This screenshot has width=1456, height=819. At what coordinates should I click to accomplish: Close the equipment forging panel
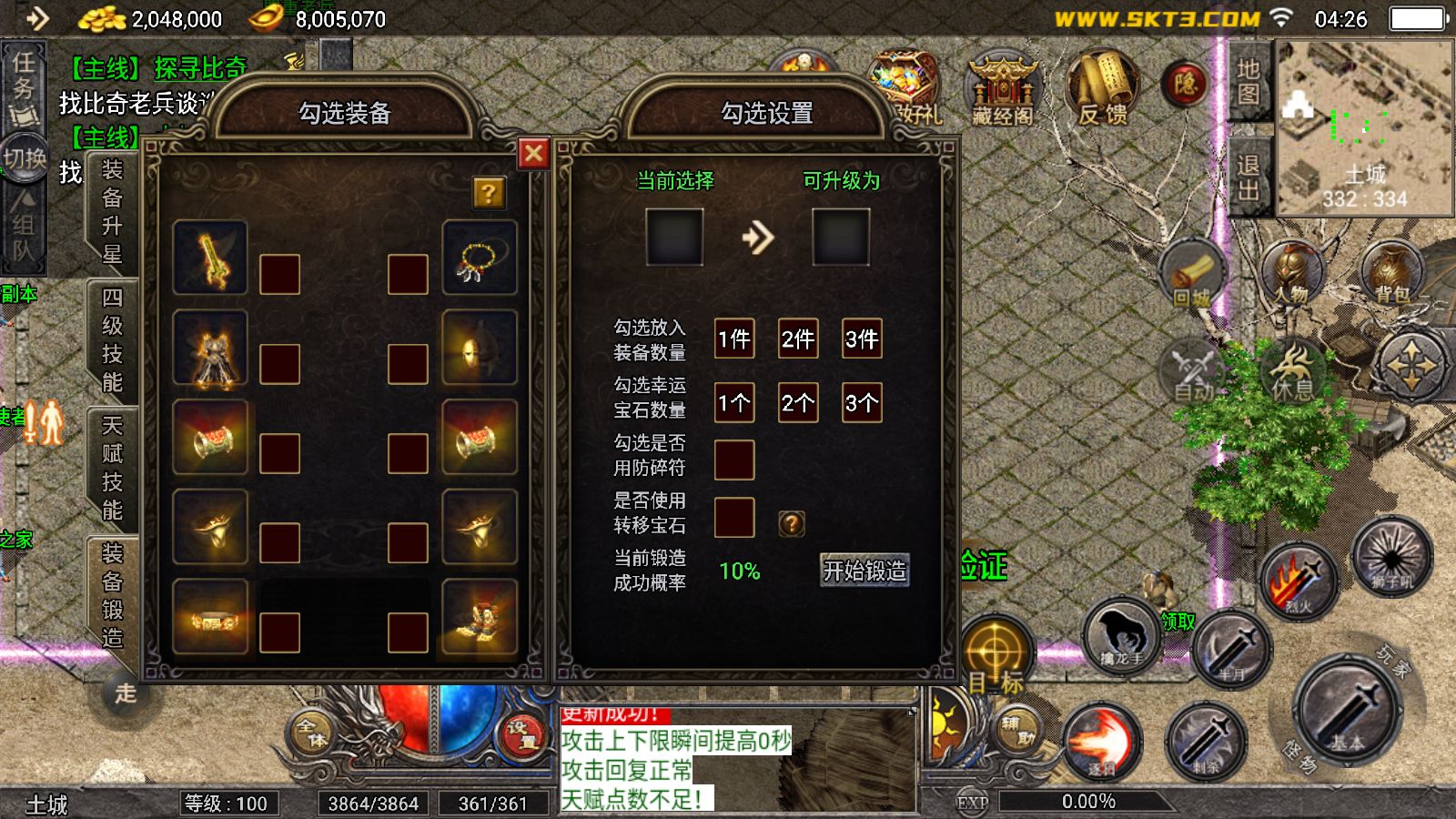click(533, 154)
